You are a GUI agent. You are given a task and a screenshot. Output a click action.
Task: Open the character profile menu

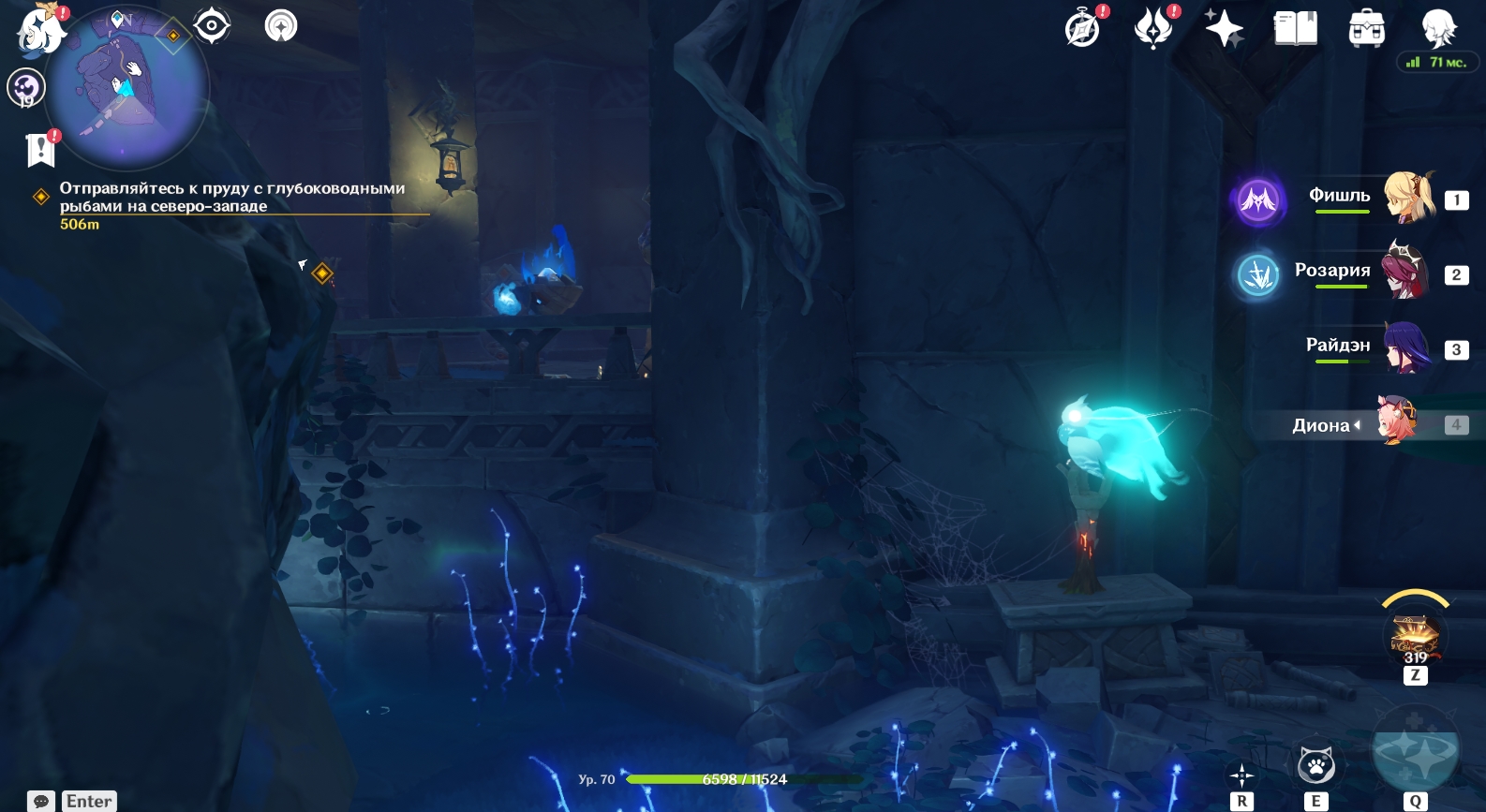[x=1438, y=28]
